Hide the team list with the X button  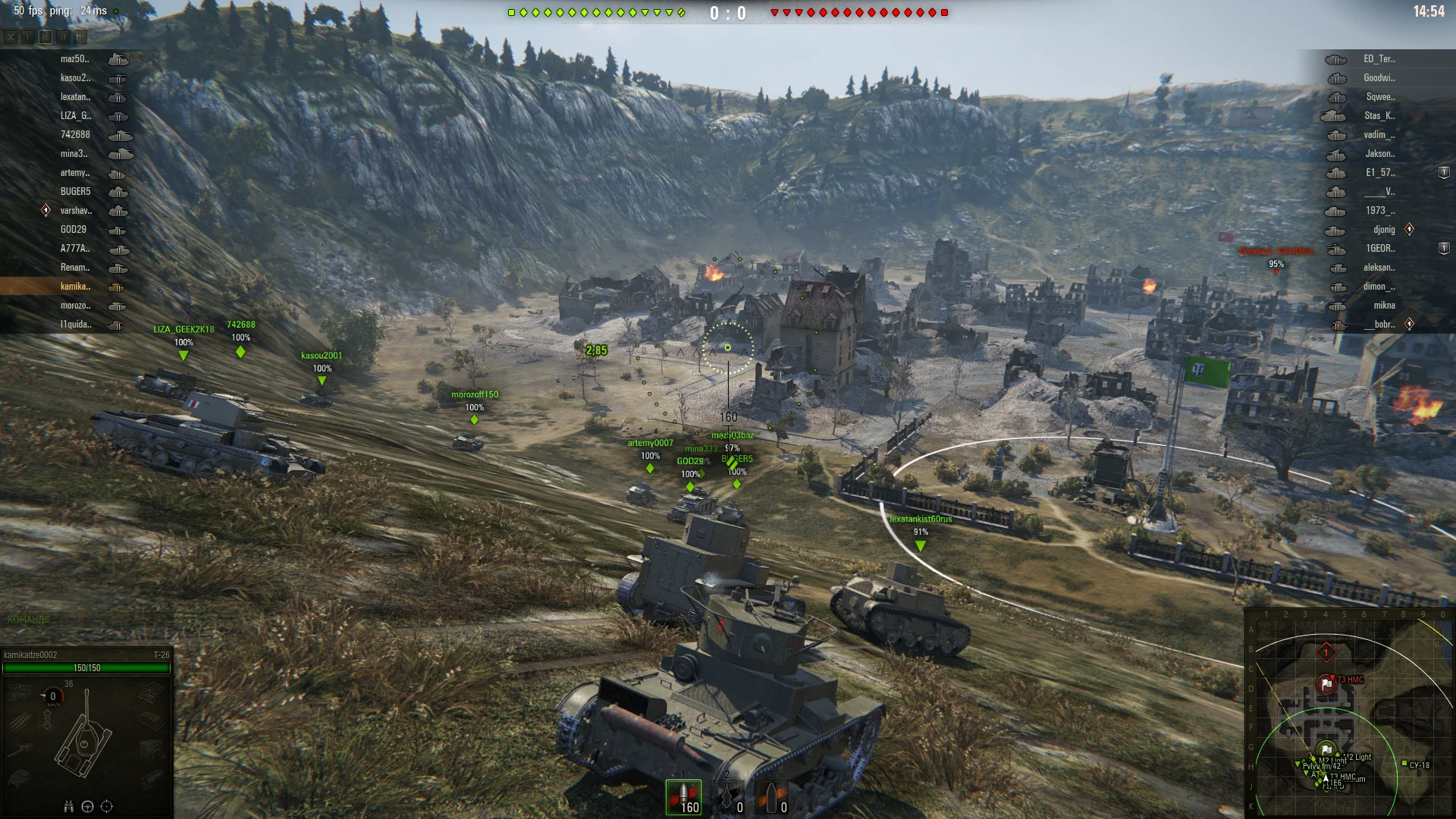click(11, 36)
